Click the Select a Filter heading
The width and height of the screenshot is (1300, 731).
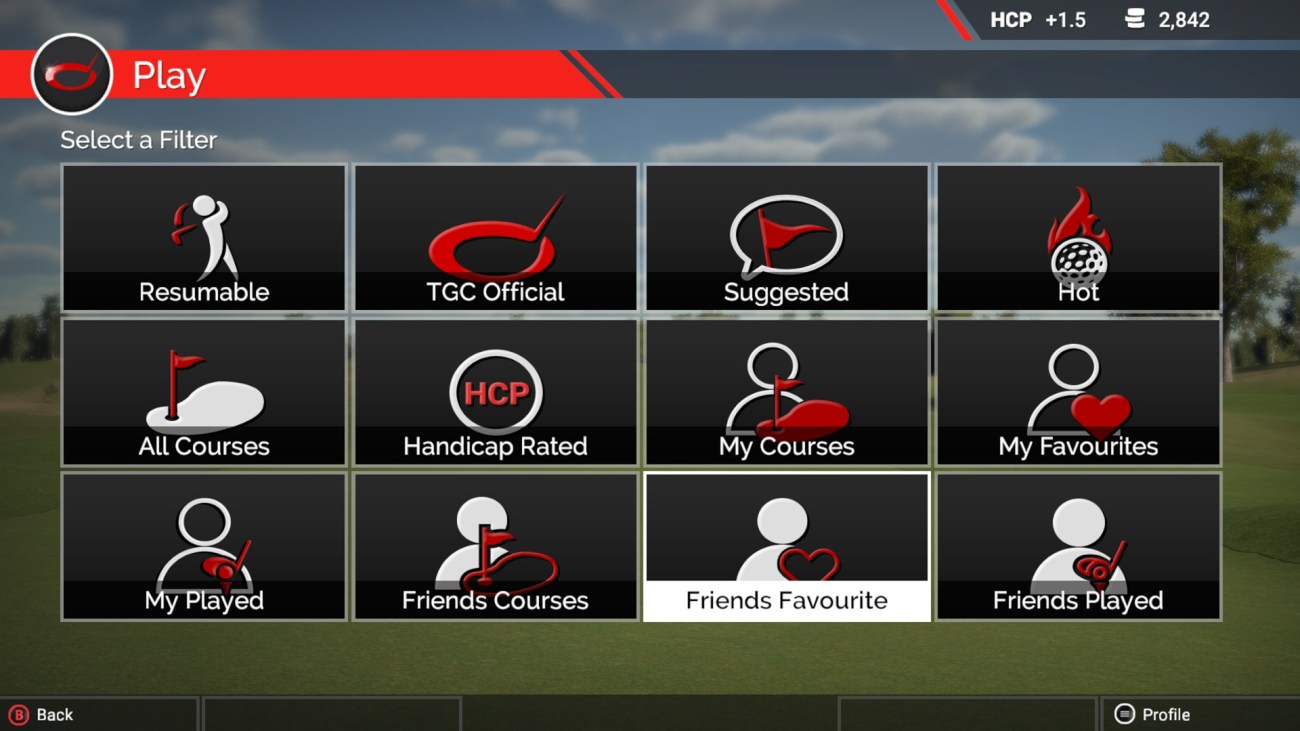(x=137, y=140)
